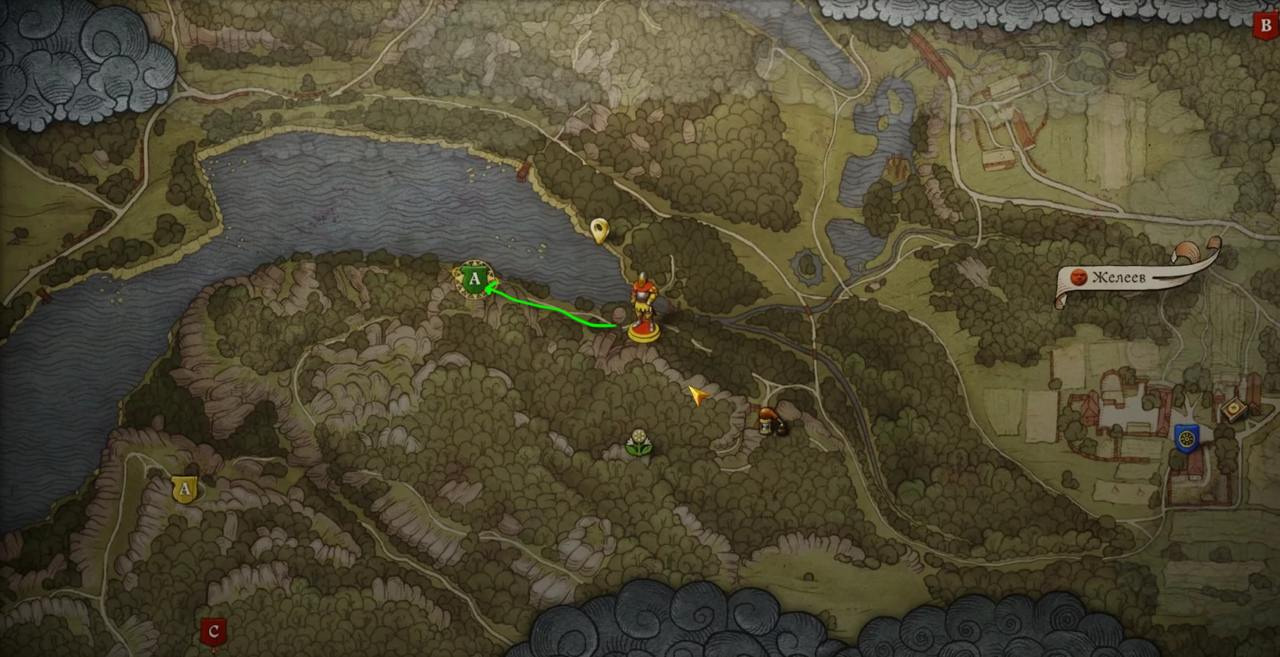
Task: Select the red quest marker C
Action: click(x=212, y=632)
